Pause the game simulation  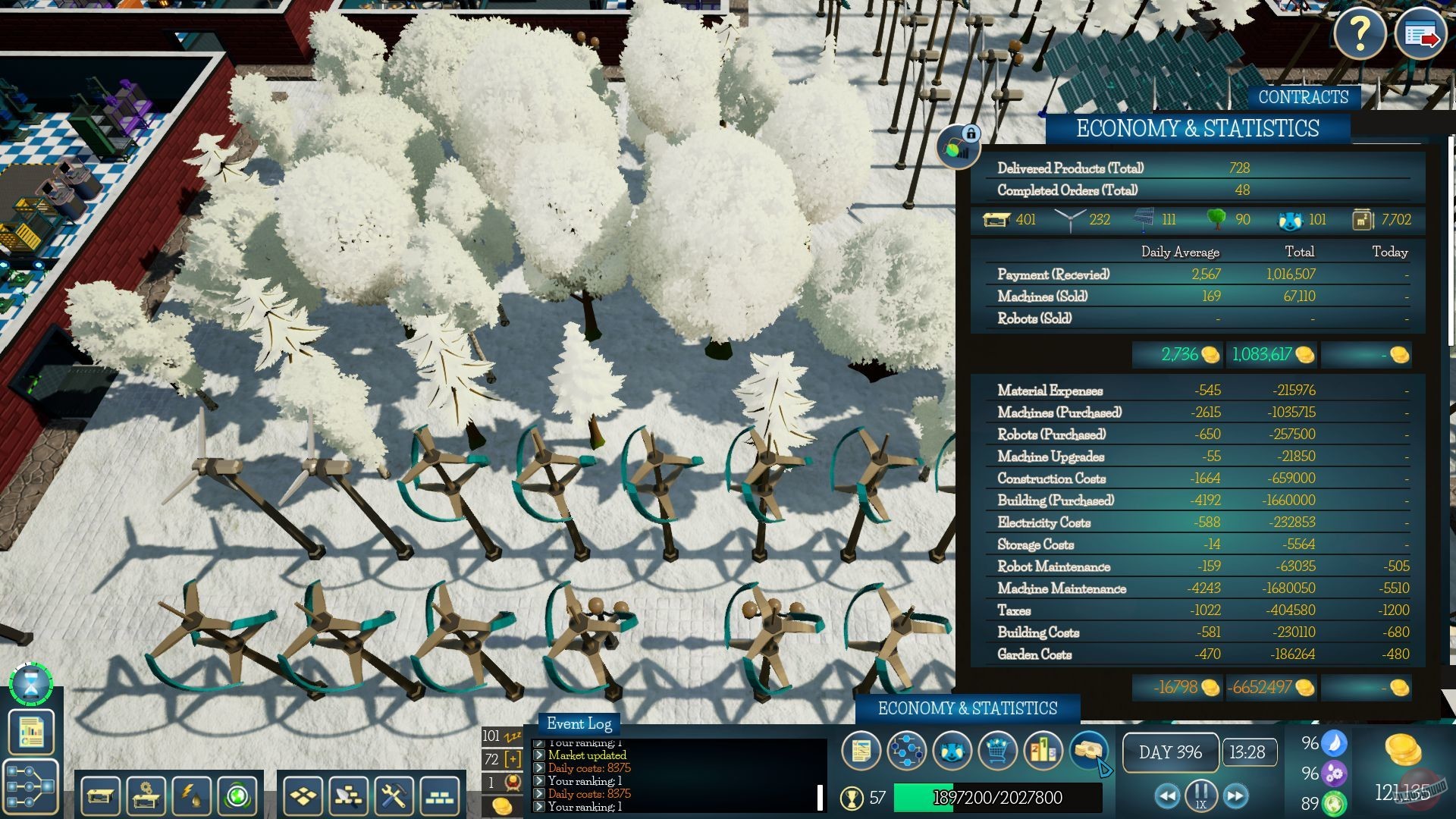[x=1200, y=796]
